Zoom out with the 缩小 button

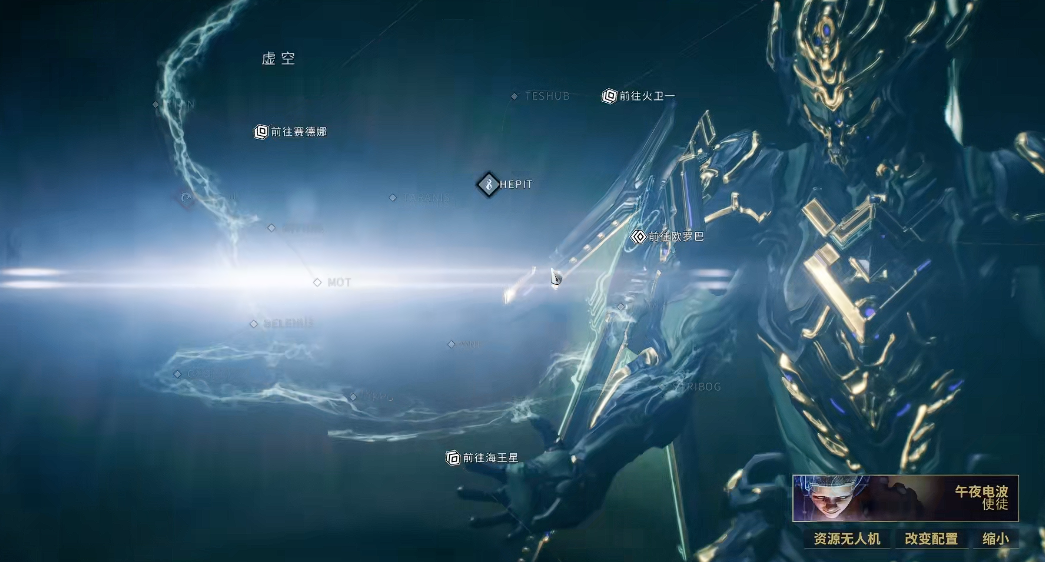click(x=995, y=538)
